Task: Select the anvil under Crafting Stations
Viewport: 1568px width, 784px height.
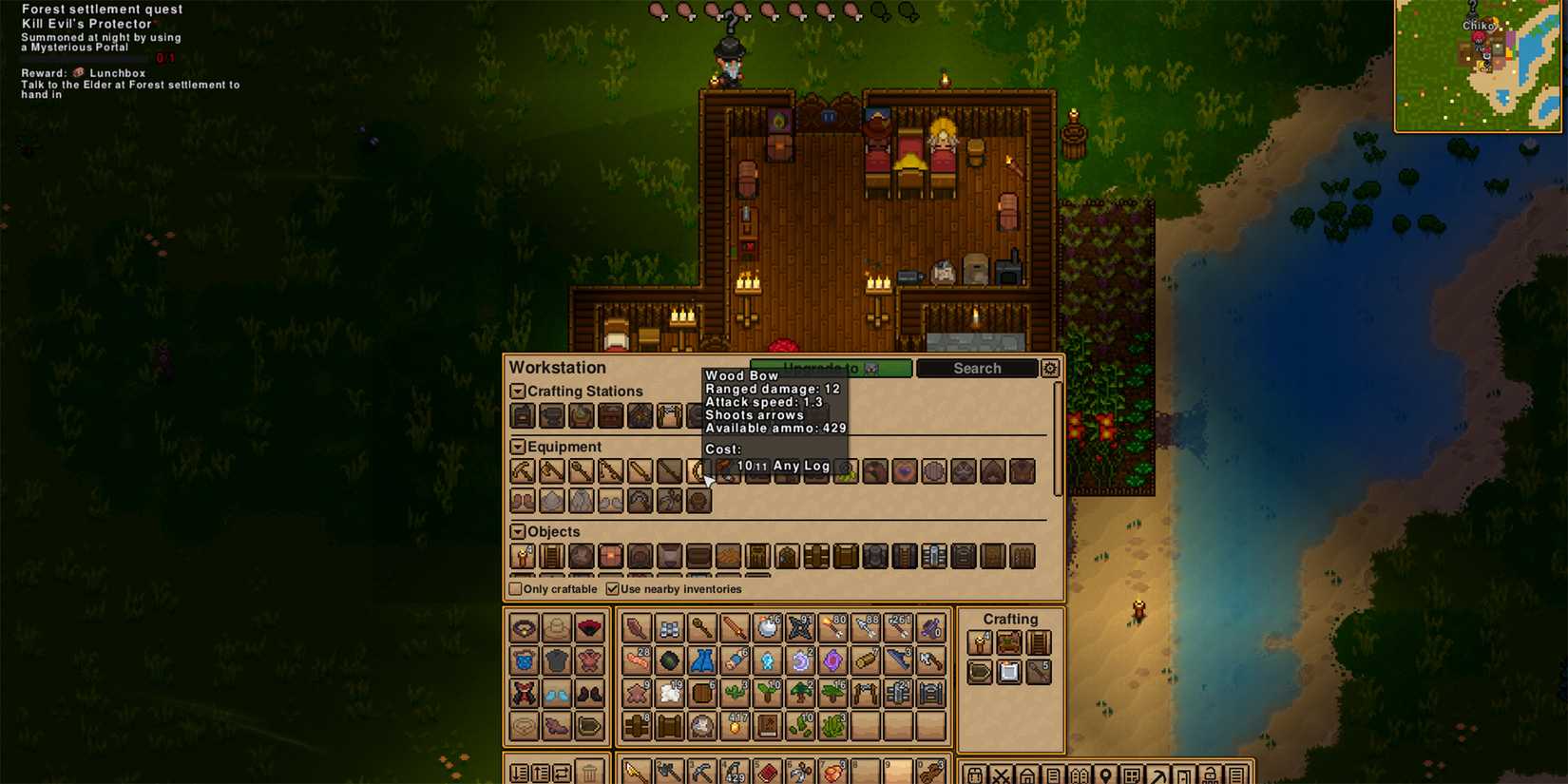Action: [551, 415]
